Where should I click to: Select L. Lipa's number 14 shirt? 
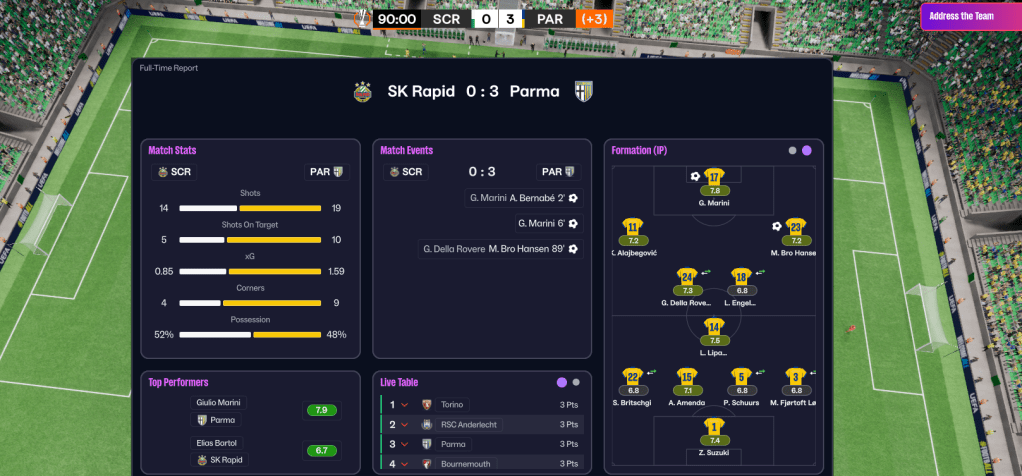[714, 327]
